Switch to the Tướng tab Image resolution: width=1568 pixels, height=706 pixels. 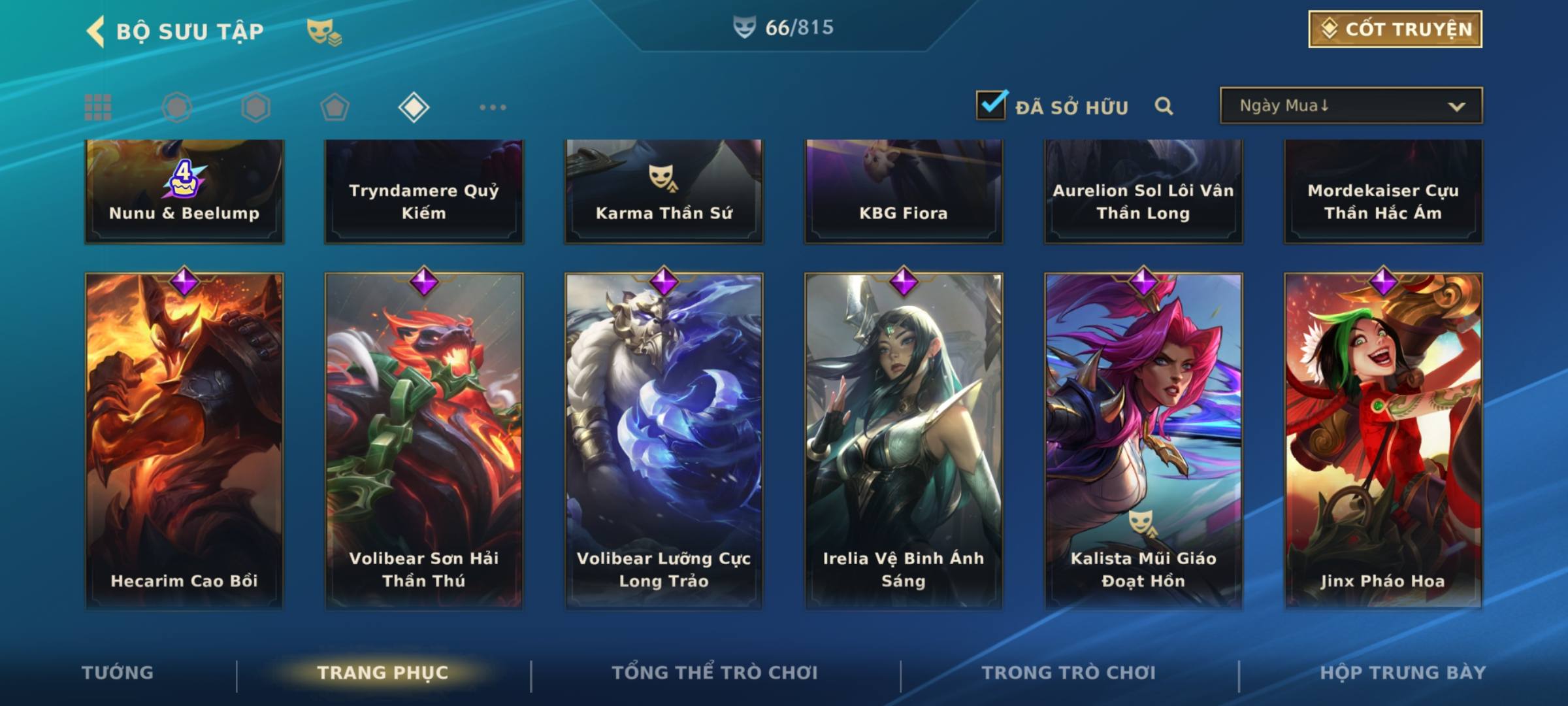118,673
